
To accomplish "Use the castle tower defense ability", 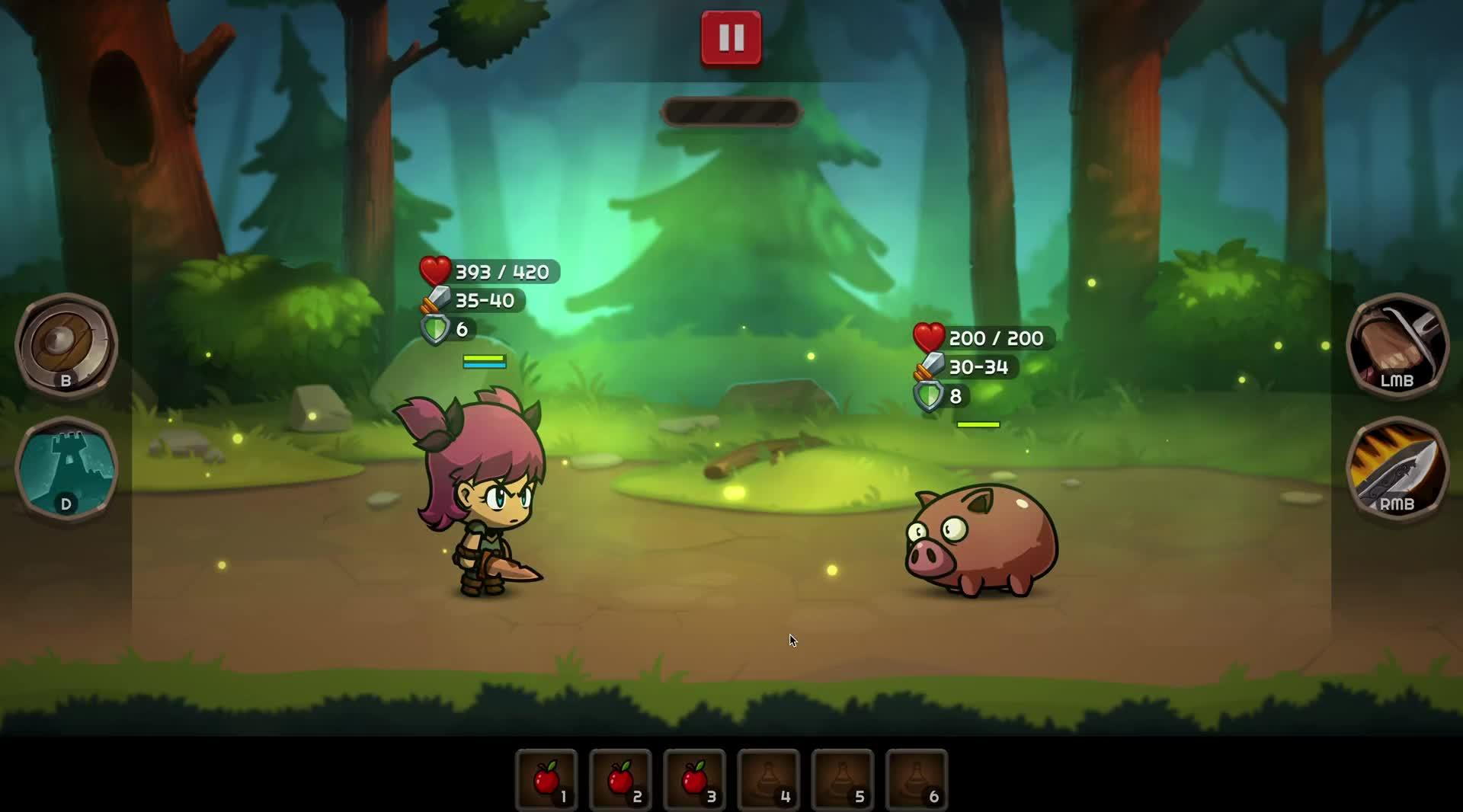I will tap(66, 468).
